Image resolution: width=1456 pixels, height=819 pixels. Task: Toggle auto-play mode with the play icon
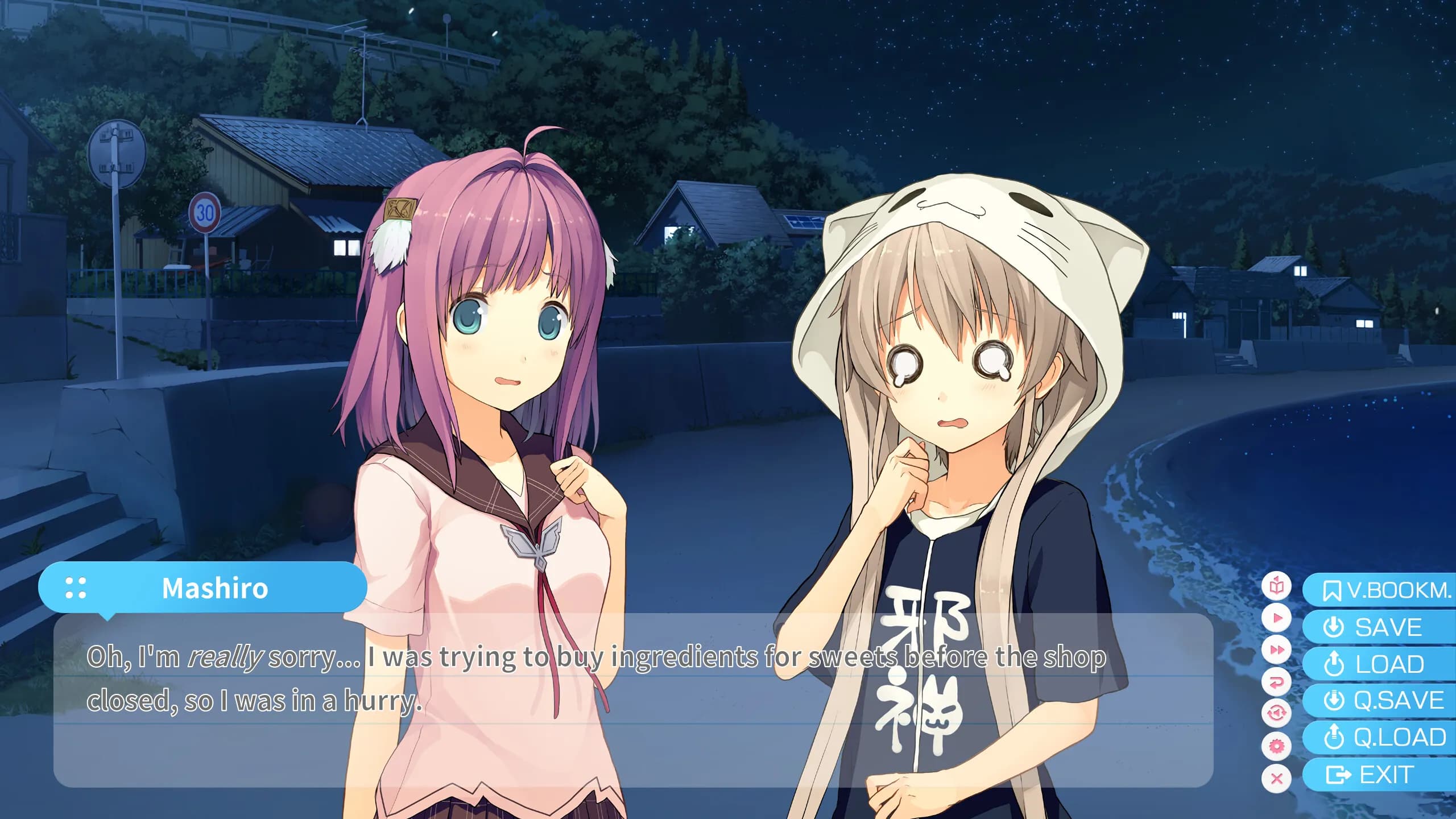(x=1277, y=618)
